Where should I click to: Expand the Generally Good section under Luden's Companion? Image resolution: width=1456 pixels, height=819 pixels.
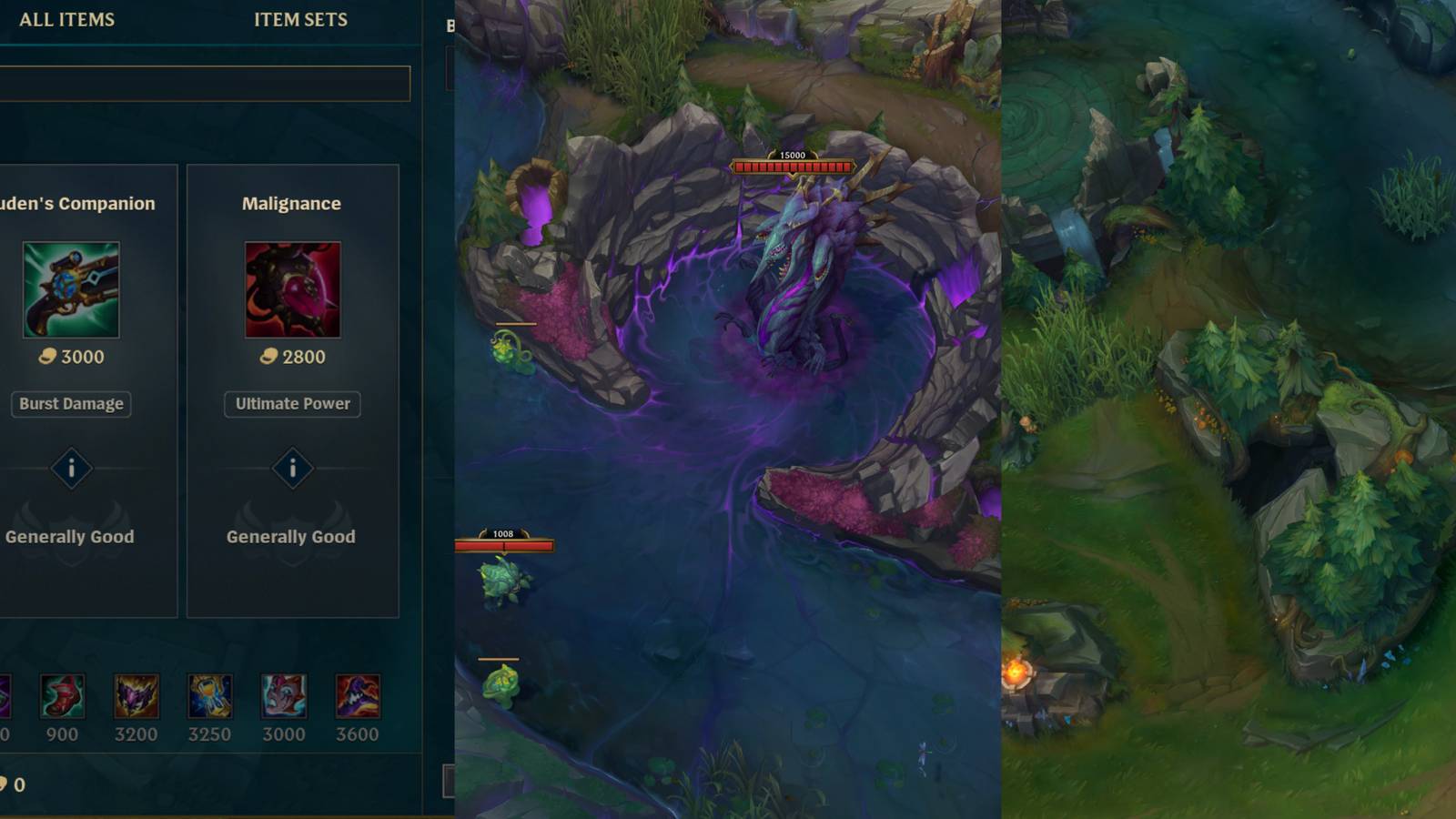[x=71, y=537]
